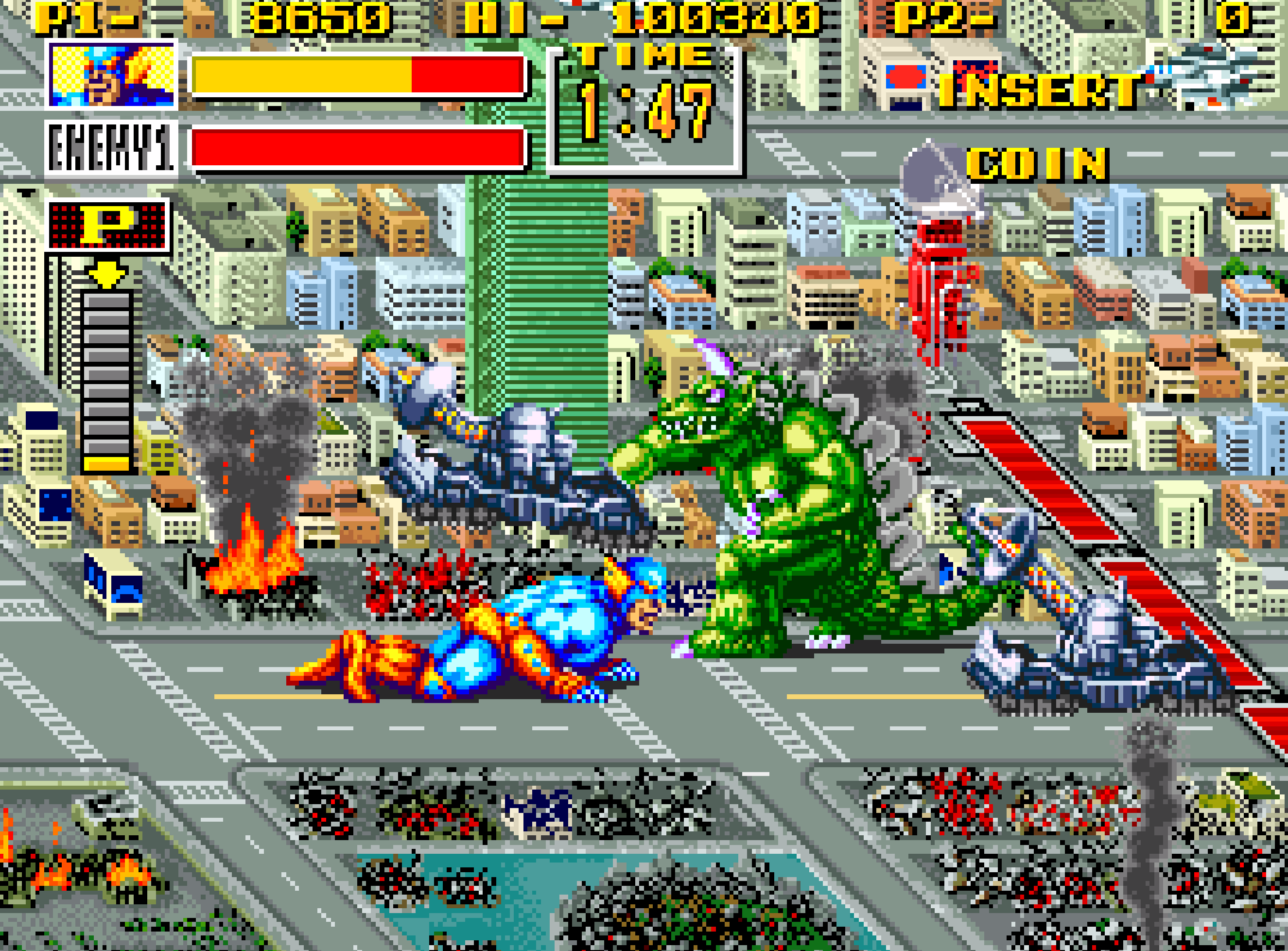Click the player one character portrait
This screenshot has width=1288, height=951.
coord(112,75)
